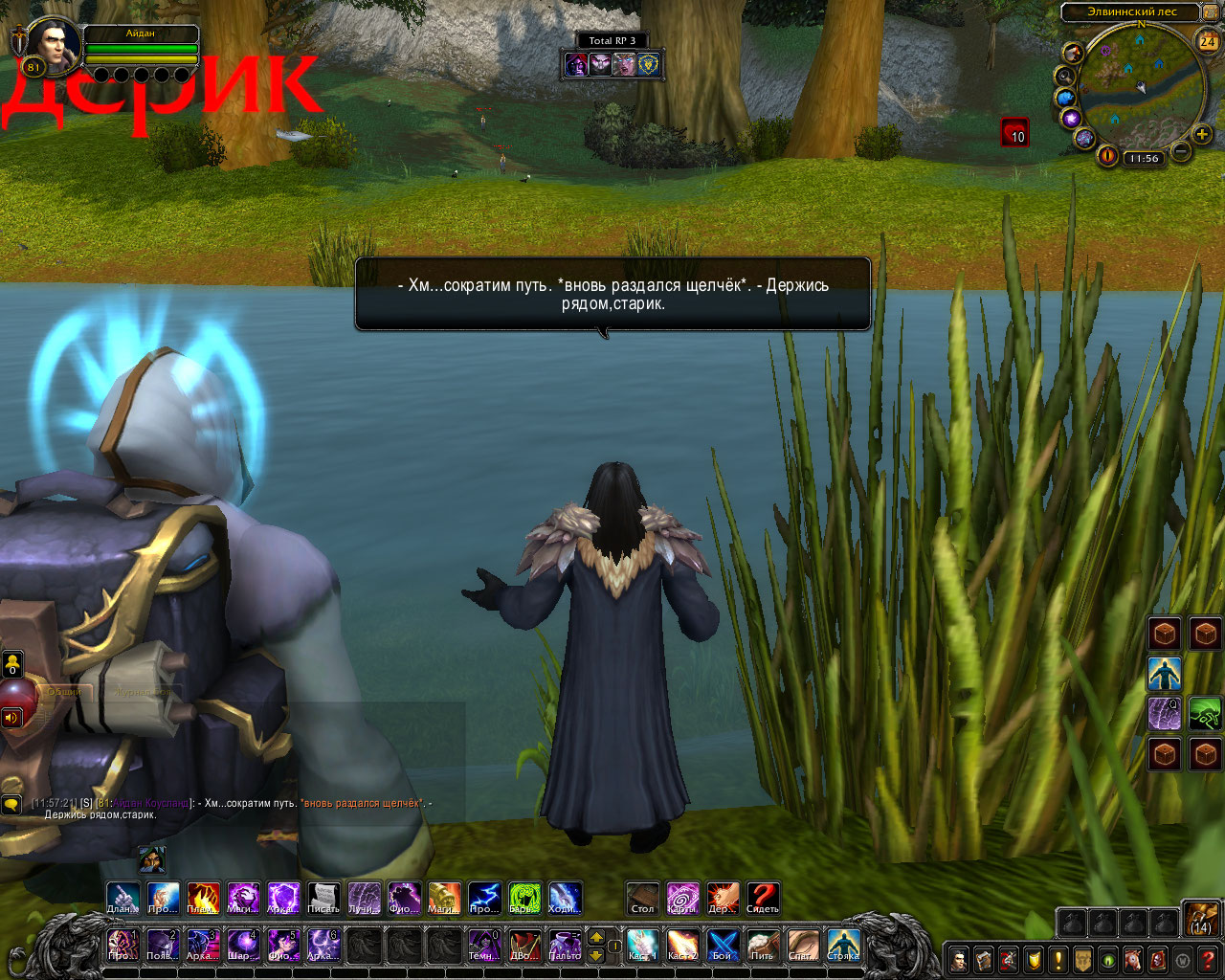Use the "Пить" drink action button

pos(763,945)
